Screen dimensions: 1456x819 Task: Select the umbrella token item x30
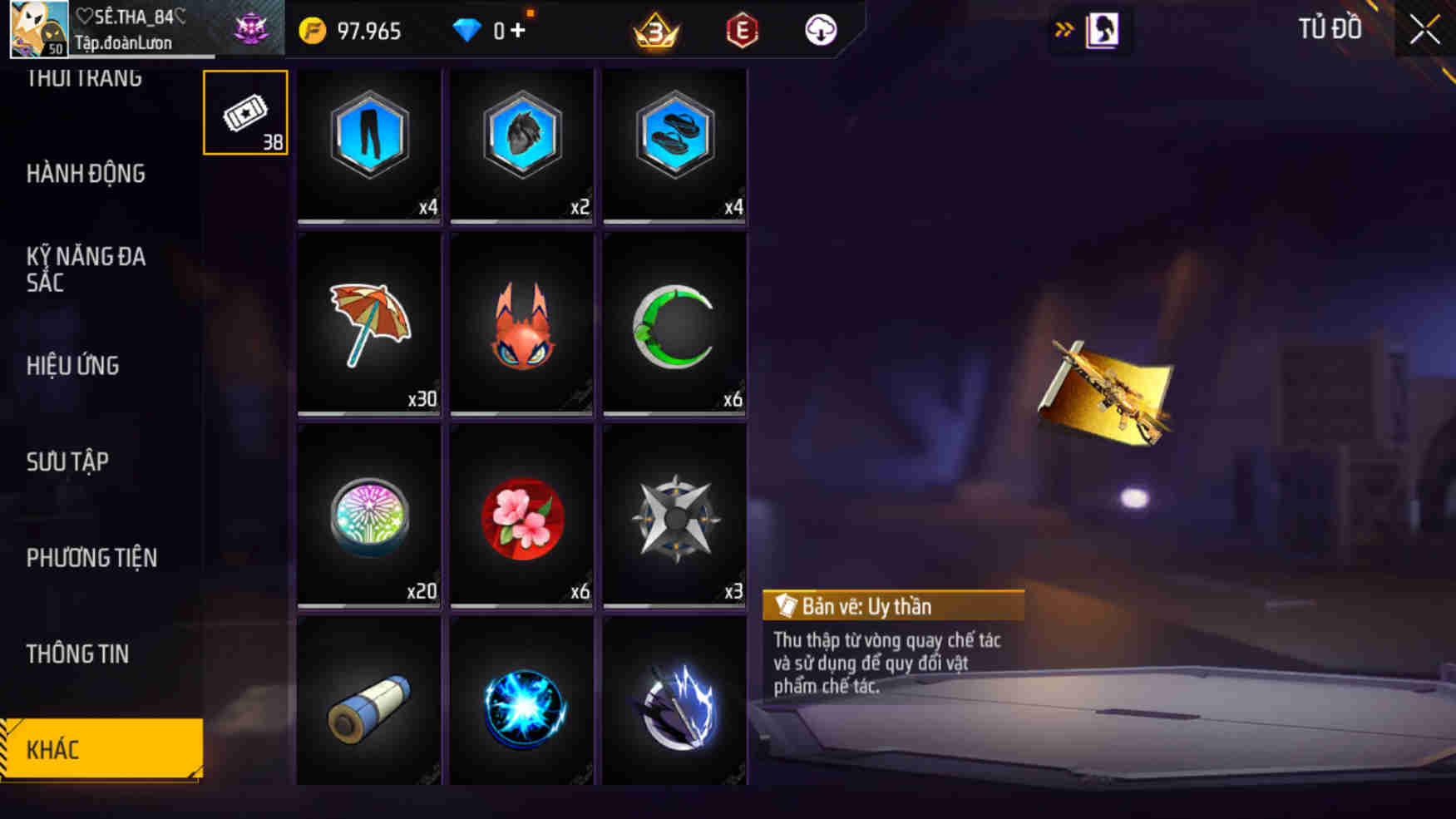click(368, 324)
